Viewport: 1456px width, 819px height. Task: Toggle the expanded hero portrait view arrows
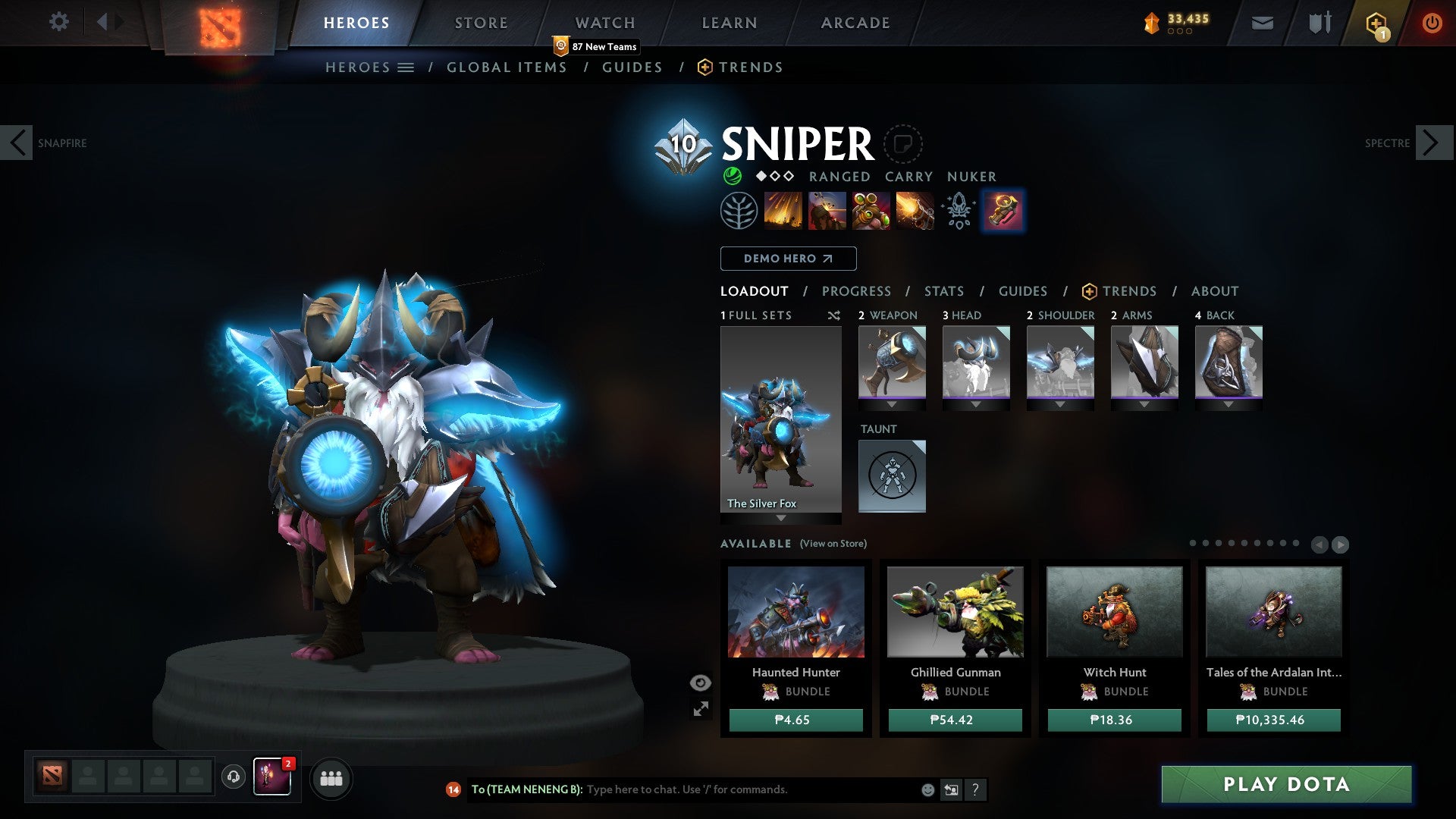click(x=701, y=709)
